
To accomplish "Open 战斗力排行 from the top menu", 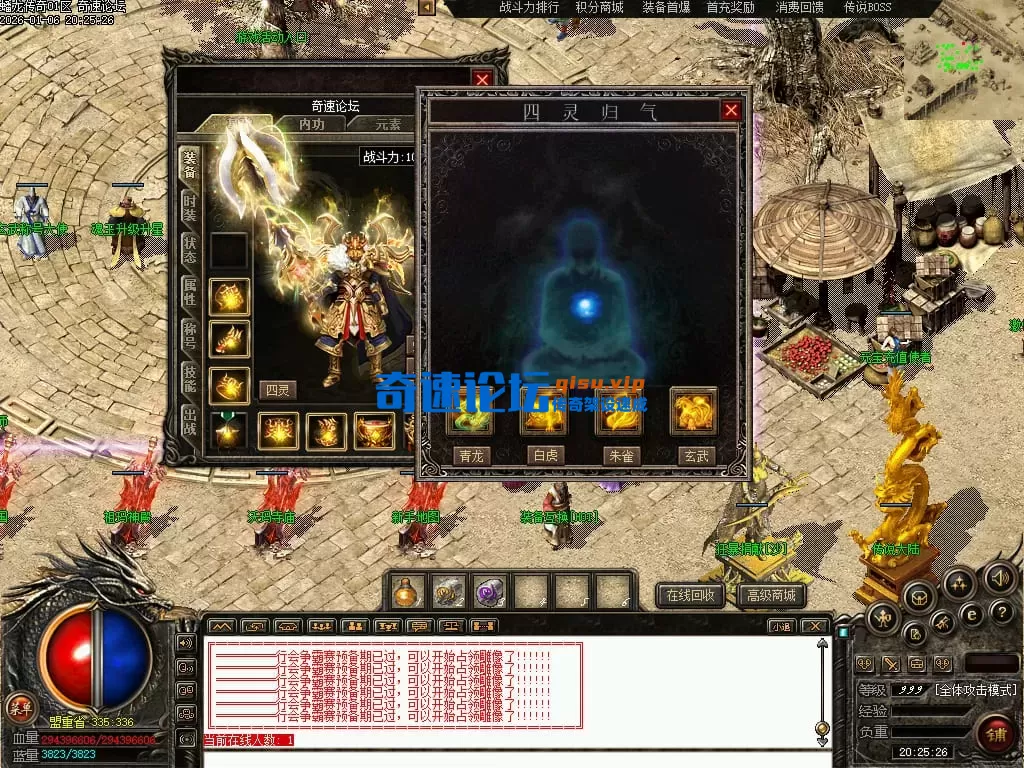I will coord(529,8).
